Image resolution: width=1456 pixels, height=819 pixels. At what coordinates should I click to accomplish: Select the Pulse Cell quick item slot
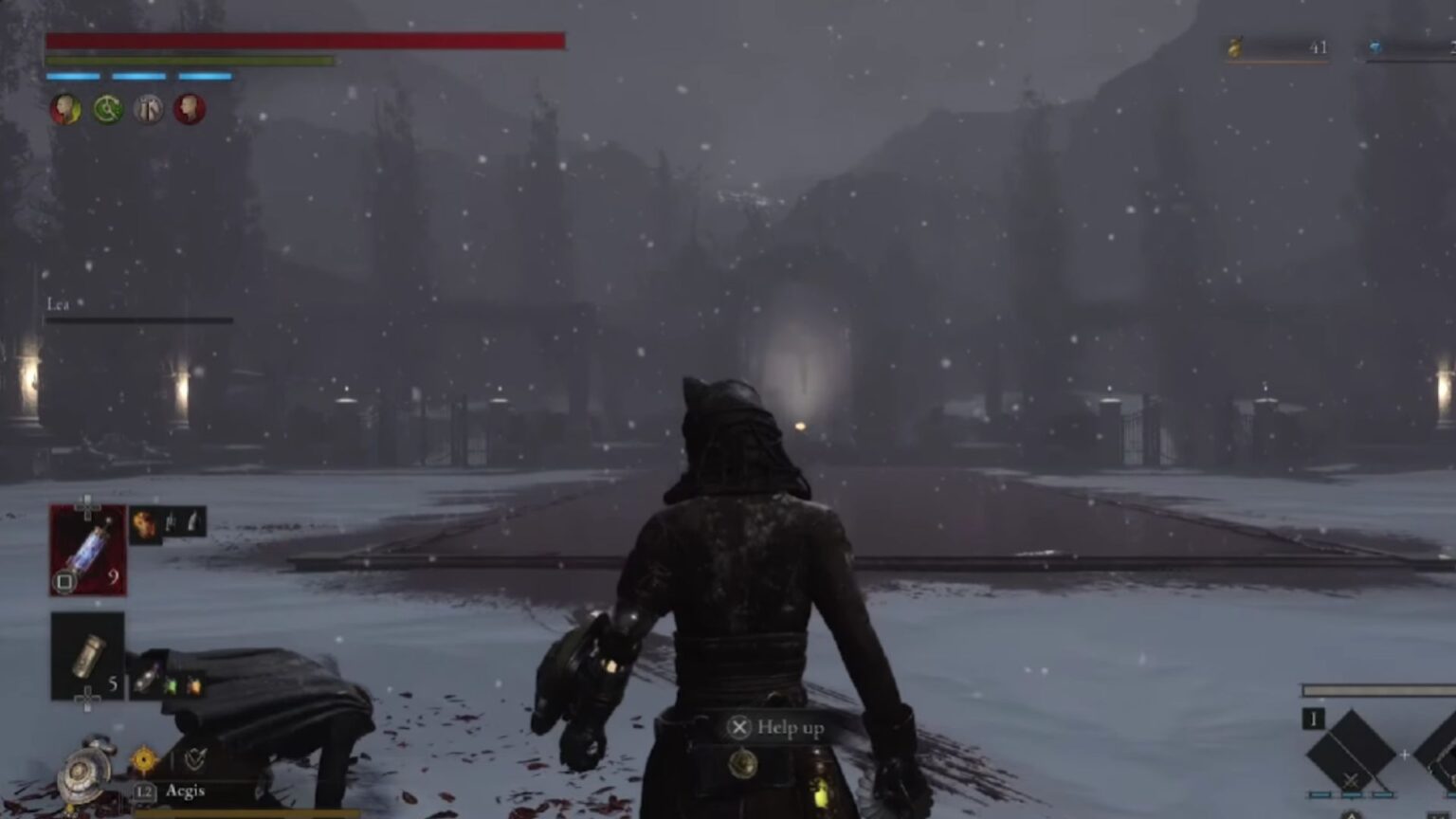tap(89, 548)
